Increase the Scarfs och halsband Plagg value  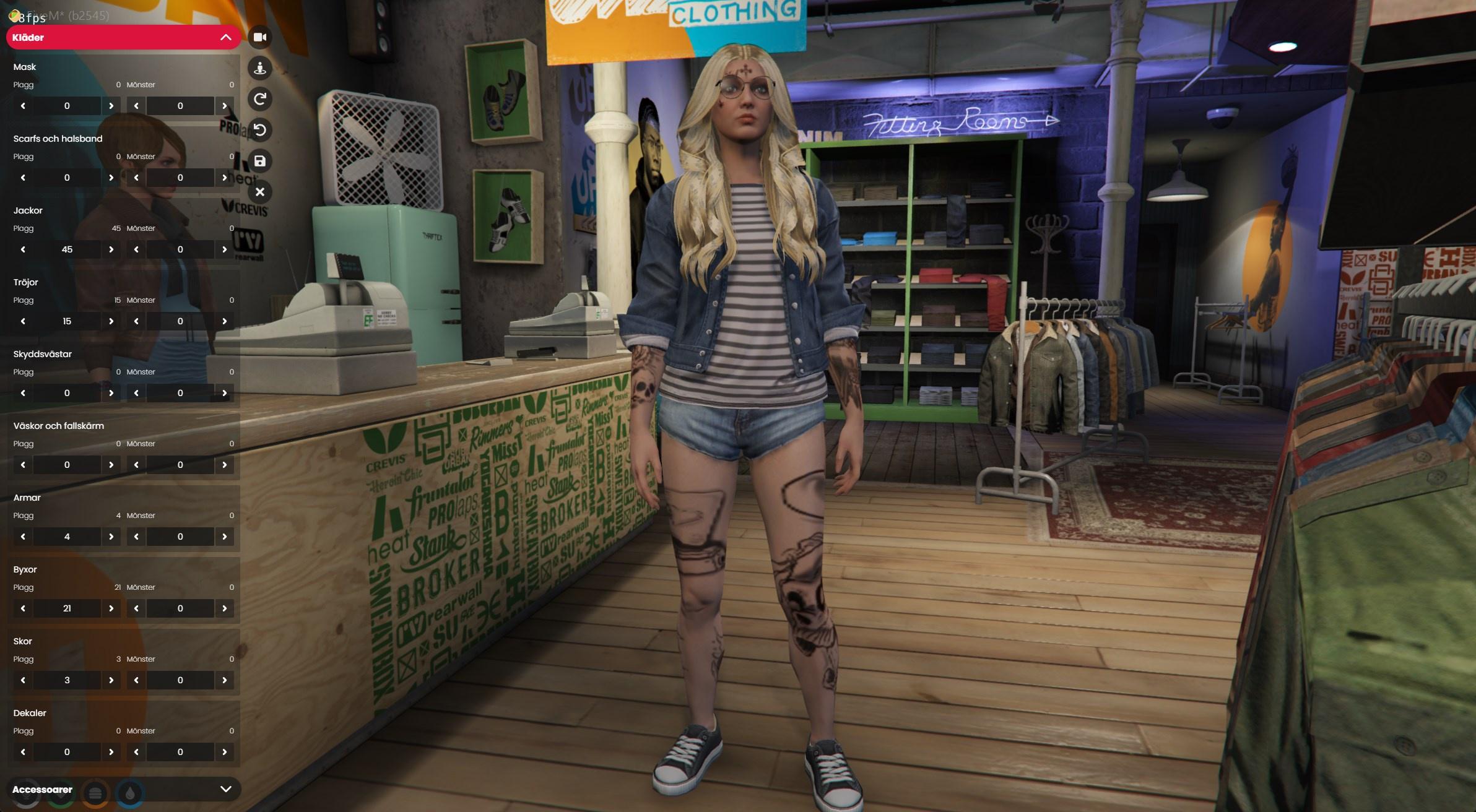(x=111, y=178)
